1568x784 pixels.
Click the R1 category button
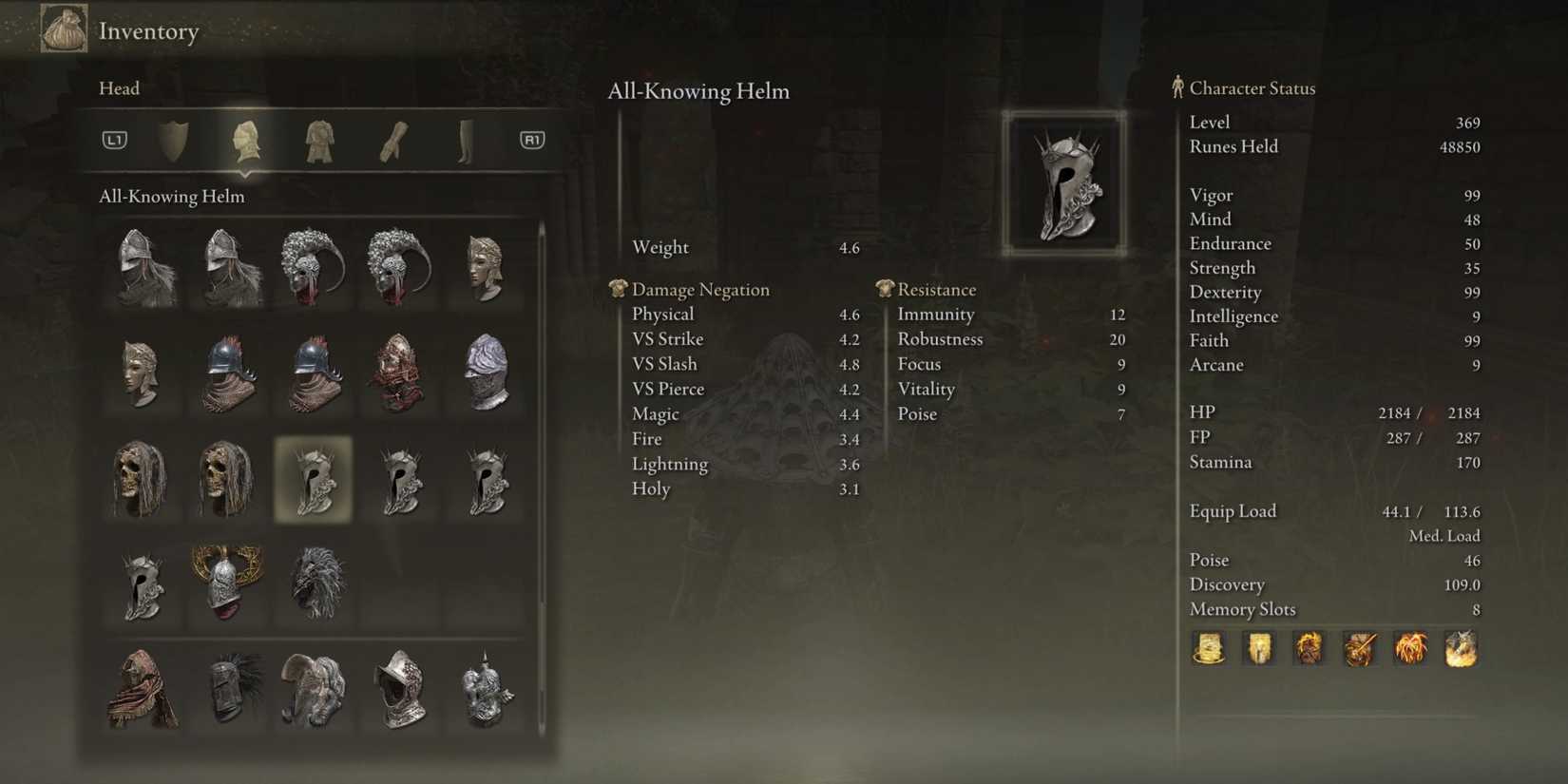(x=532, y=139)
